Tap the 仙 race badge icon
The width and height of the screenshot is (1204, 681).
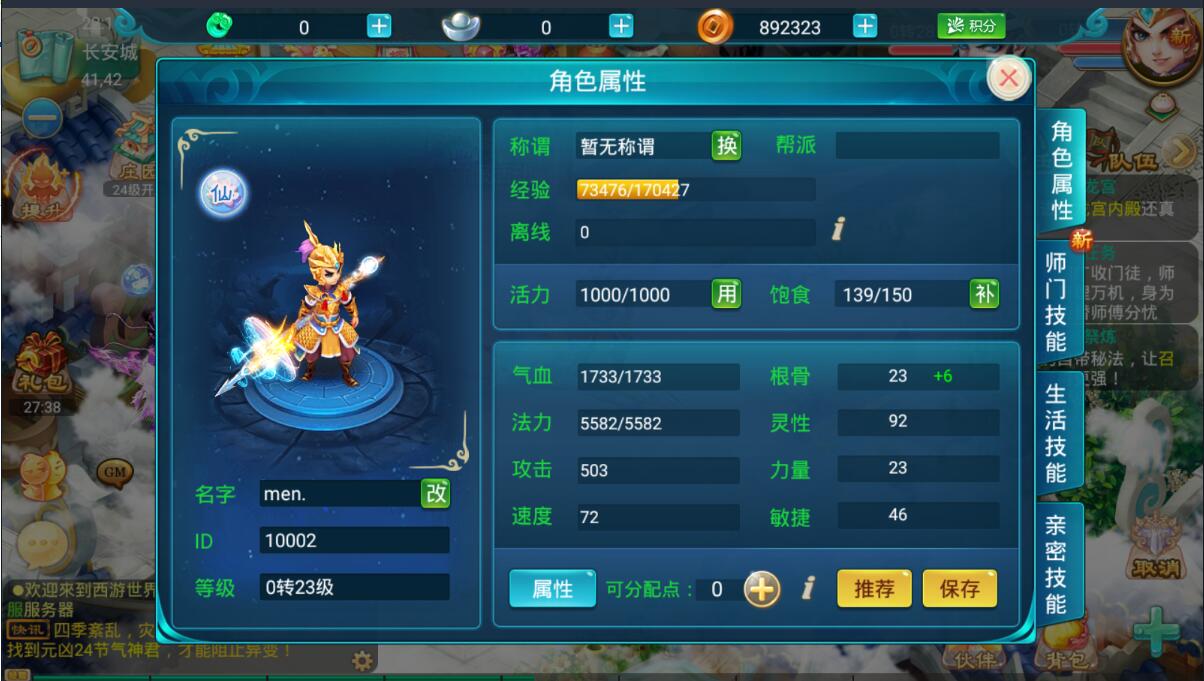222,193
